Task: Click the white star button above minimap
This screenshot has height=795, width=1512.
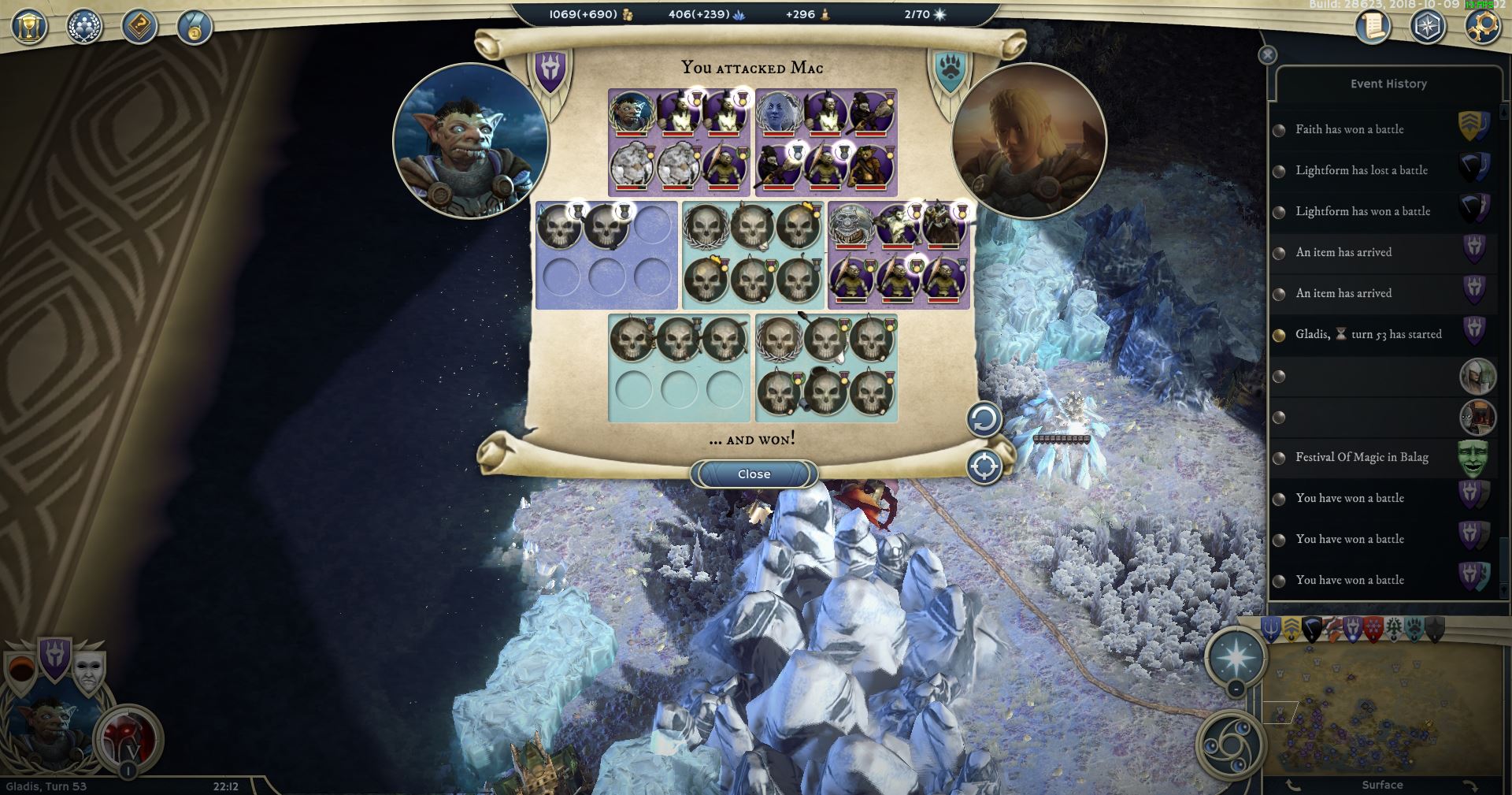Action: coord(1236,656)
